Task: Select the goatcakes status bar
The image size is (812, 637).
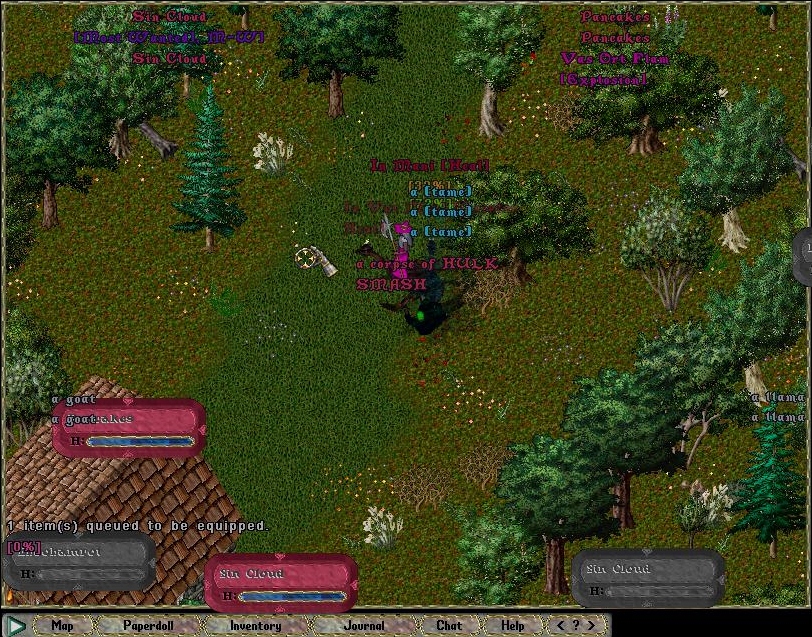Action: pos(128,428)
